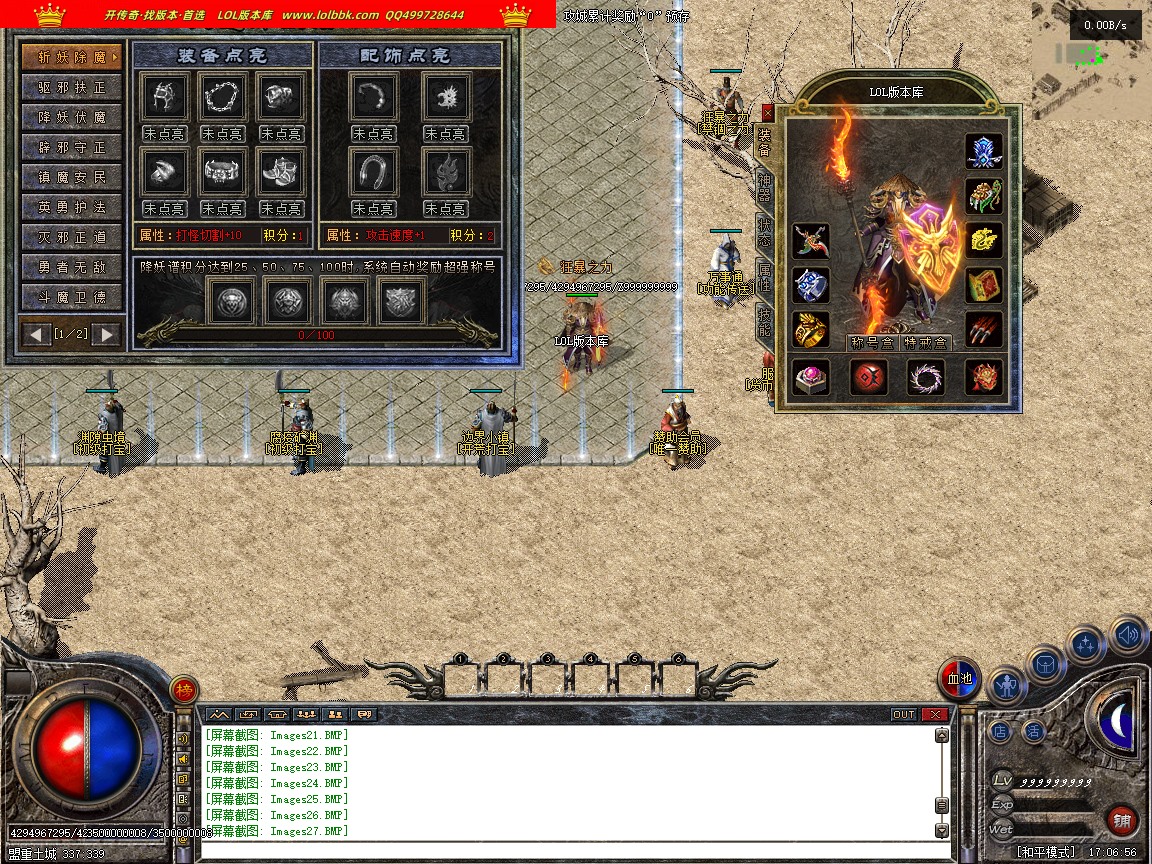Click the red claw item slot
The image size is (1152, 864).
coord(984,329)
